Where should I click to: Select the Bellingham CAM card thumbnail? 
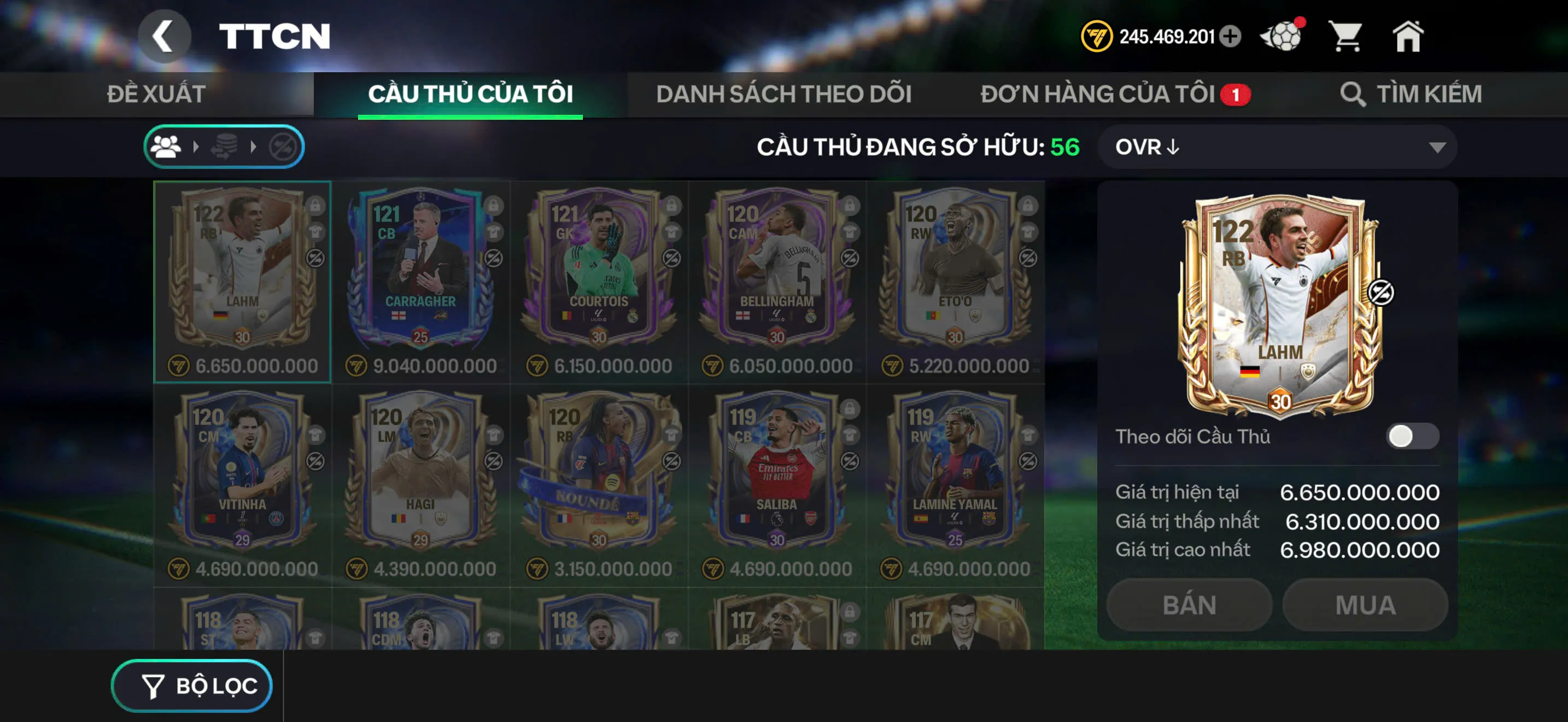(769, 280)
